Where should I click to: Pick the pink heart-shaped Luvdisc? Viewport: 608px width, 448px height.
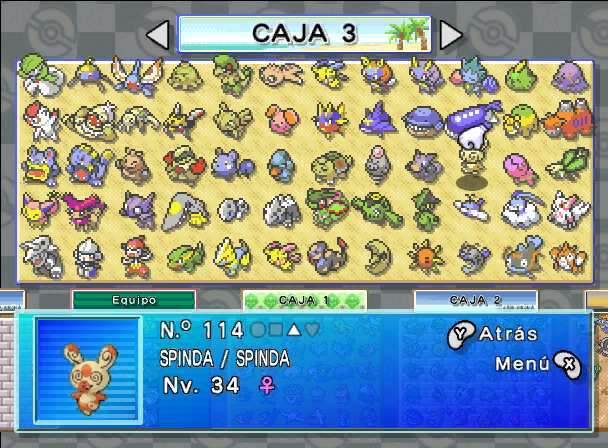519,166
